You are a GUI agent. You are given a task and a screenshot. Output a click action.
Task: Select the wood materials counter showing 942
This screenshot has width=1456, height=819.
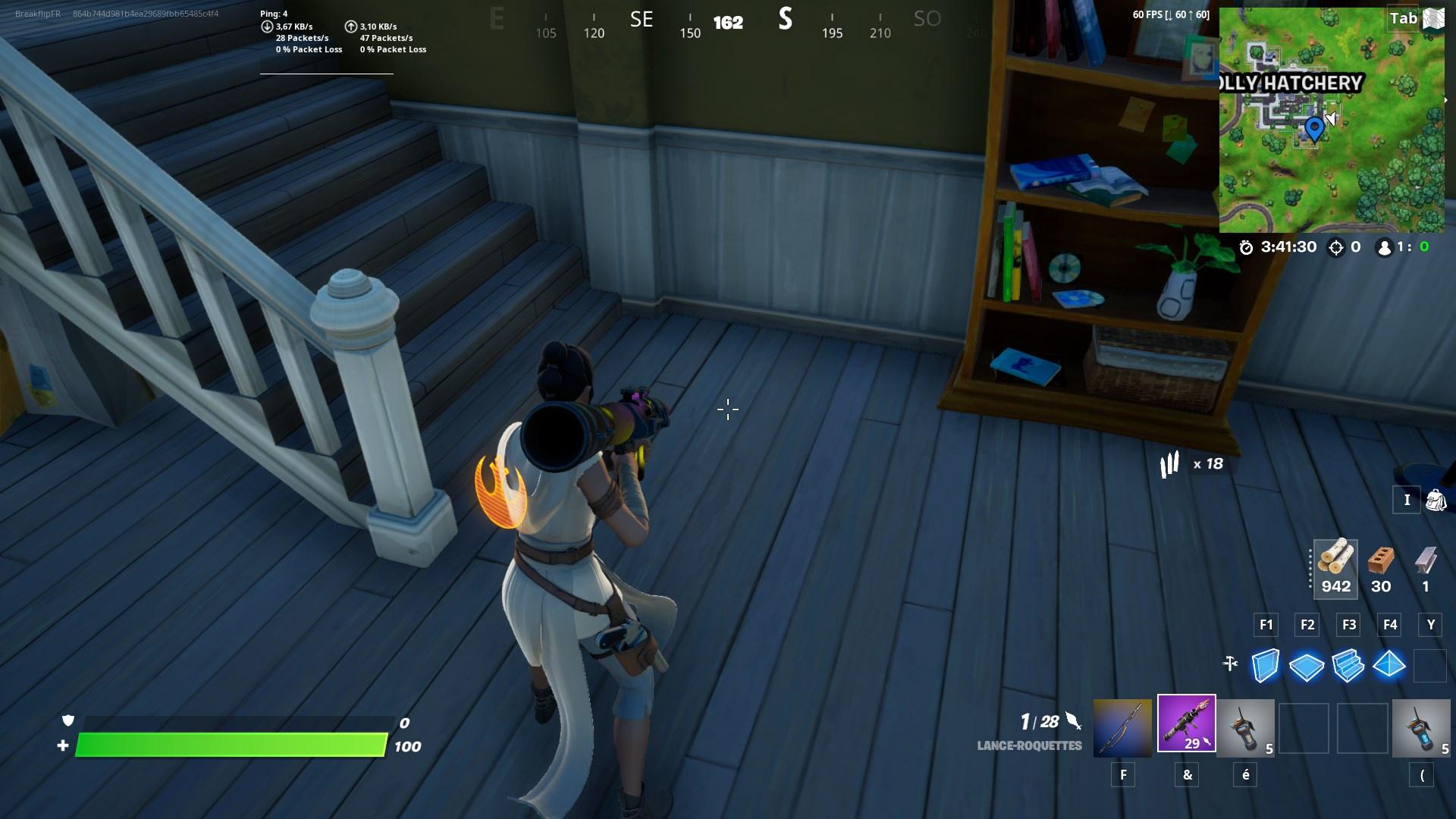pos(1335,569)
